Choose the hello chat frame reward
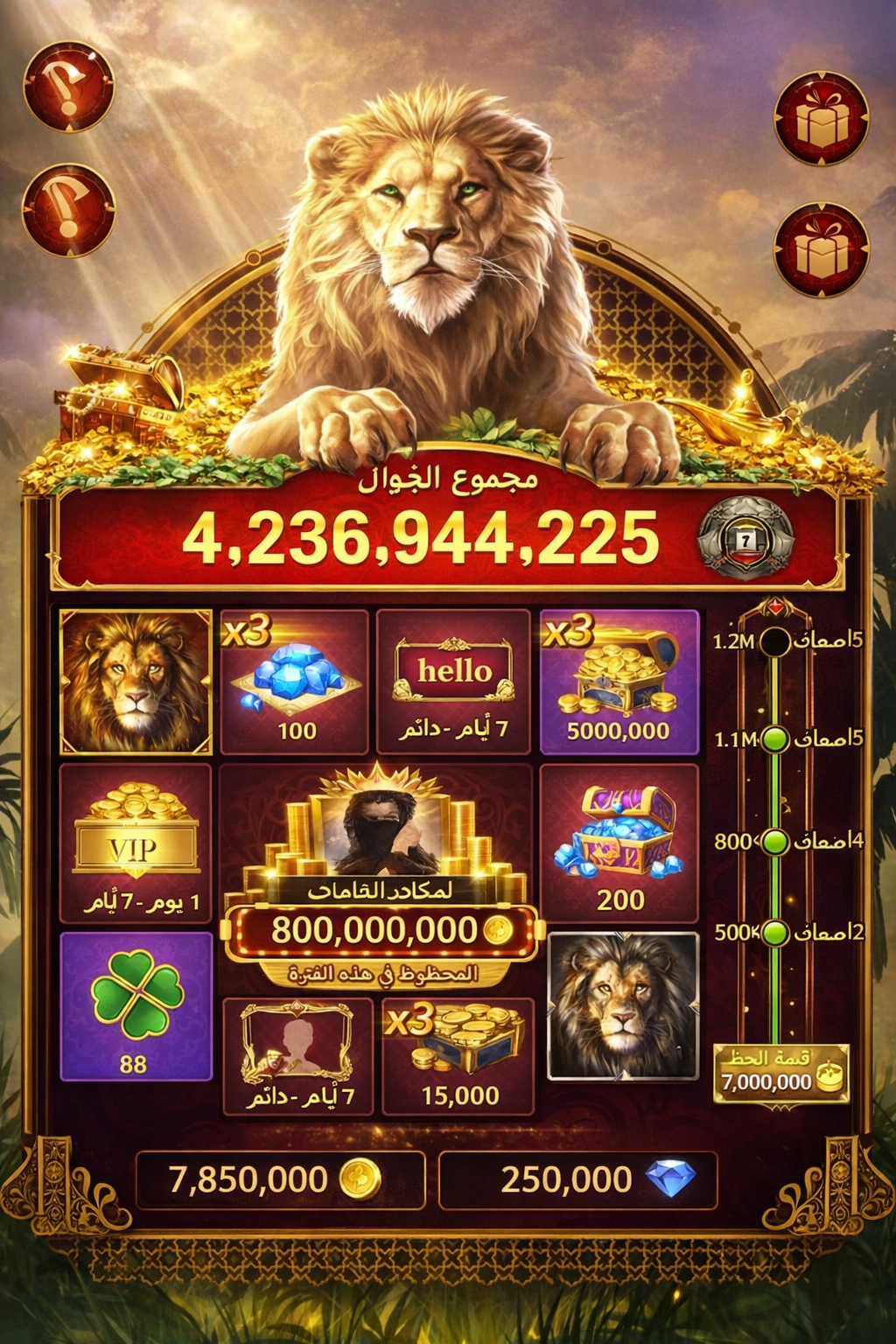This screenshot has height=1344, width=896. 453,681
